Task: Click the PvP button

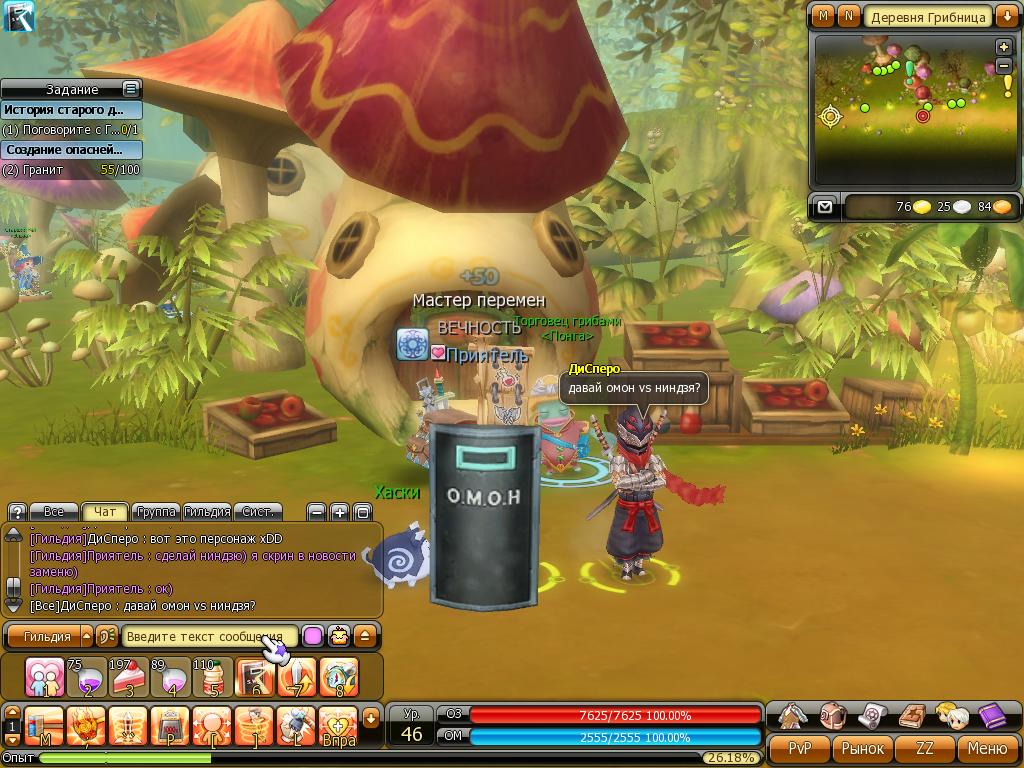Action: click(799, 748)
